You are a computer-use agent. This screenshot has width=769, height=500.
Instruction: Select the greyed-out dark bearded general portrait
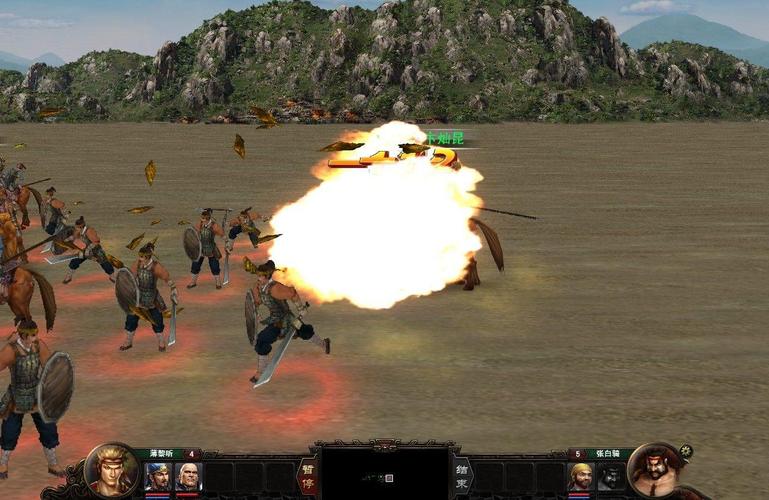tap(611, 477)
